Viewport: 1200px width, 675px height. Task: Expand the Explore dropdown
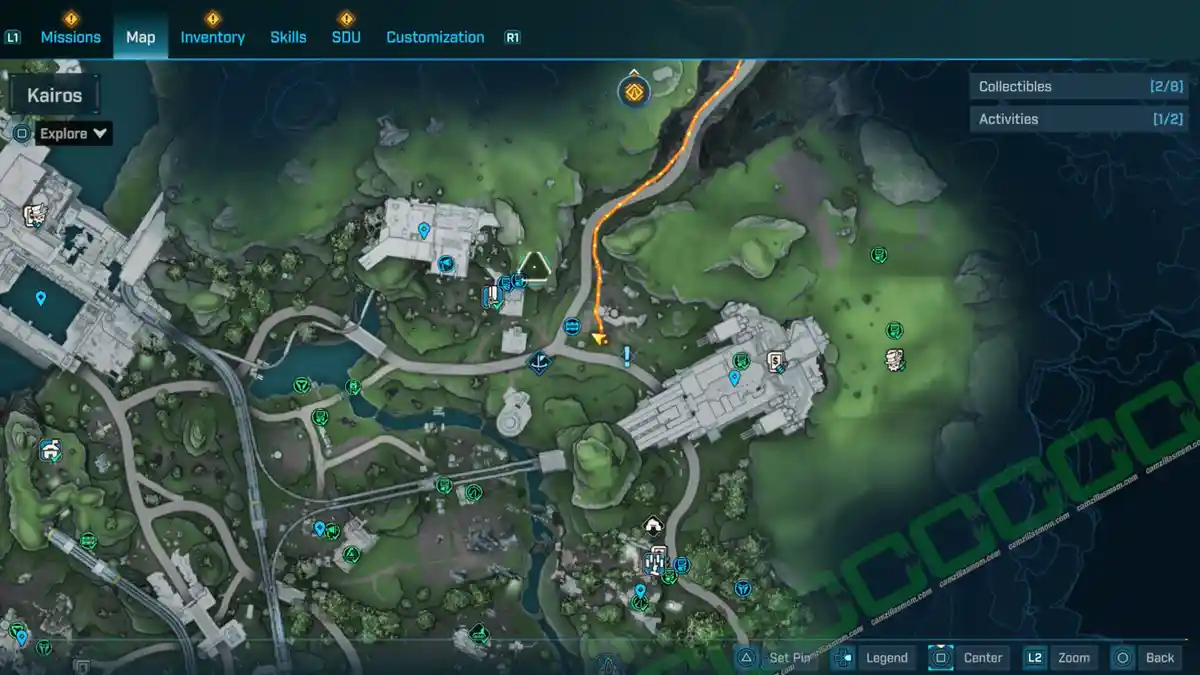[74, 133]
